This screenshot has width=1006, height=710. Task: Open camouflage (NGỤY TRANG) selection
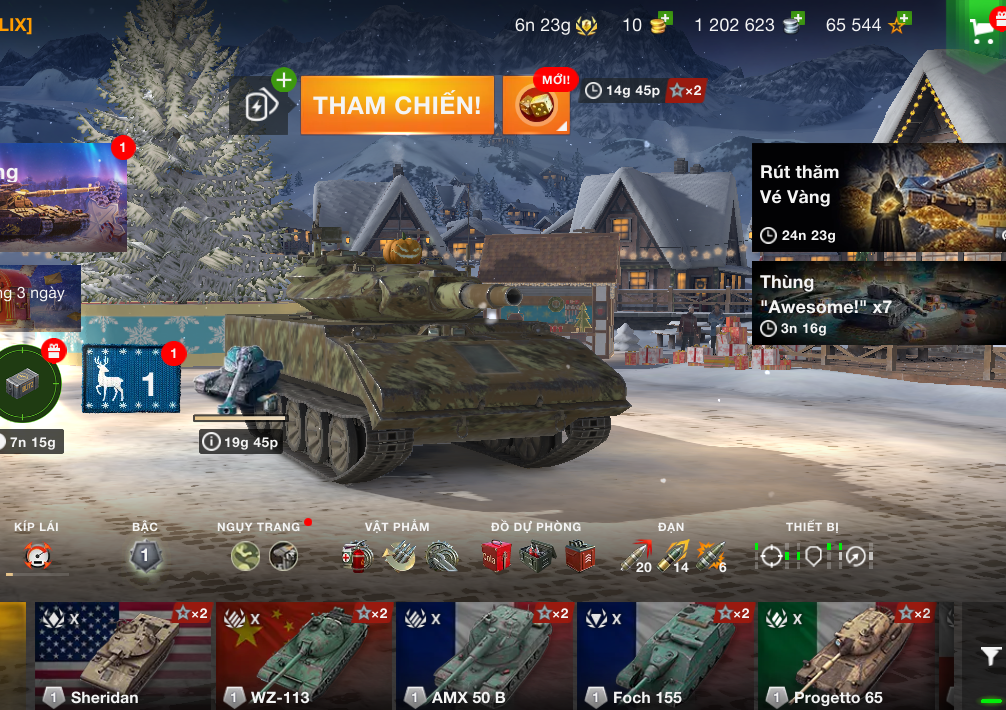[x=264, y=556]
